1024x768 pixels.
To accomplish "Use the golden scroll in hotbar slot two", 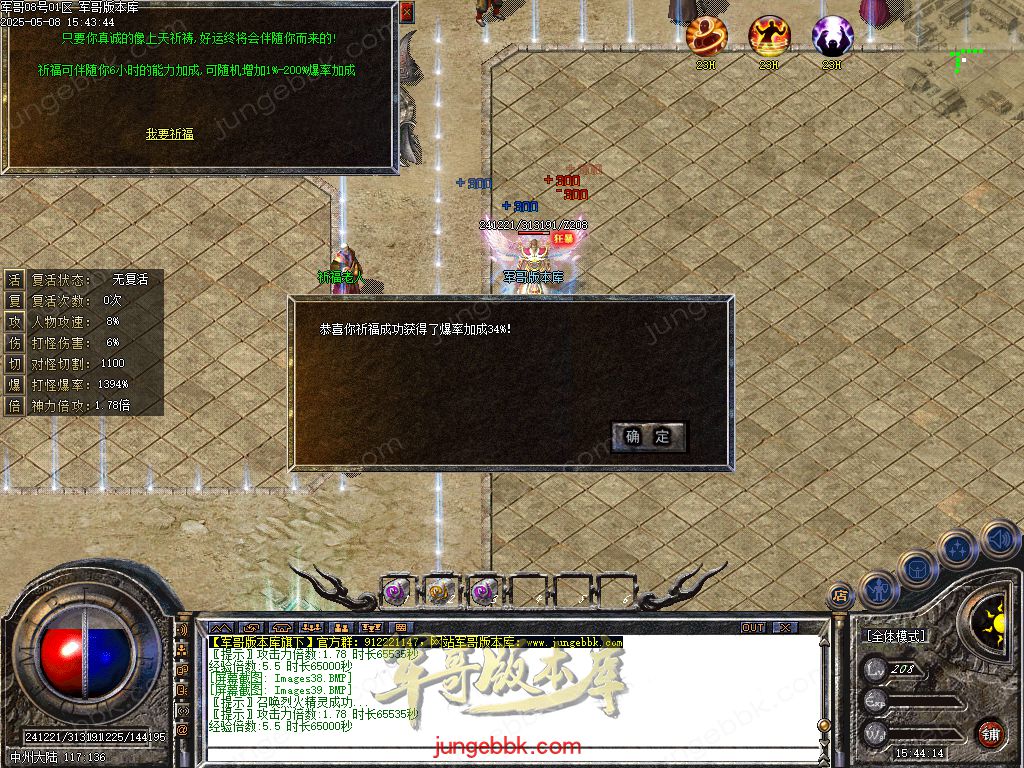I will (x=440, y=591).
